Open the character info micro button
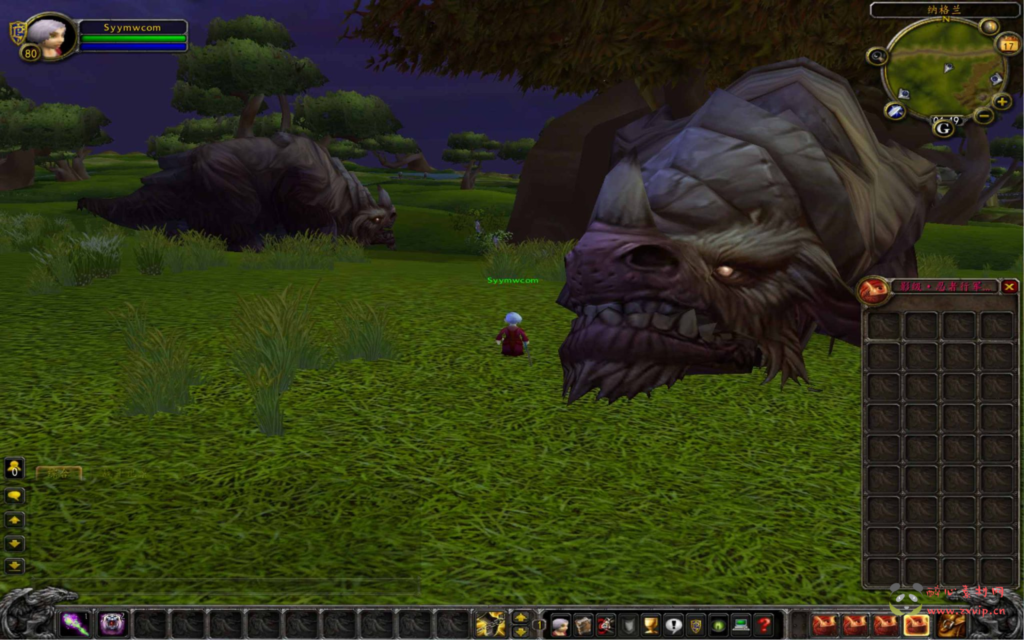The image size is (1024, 640). coord(560,626)
